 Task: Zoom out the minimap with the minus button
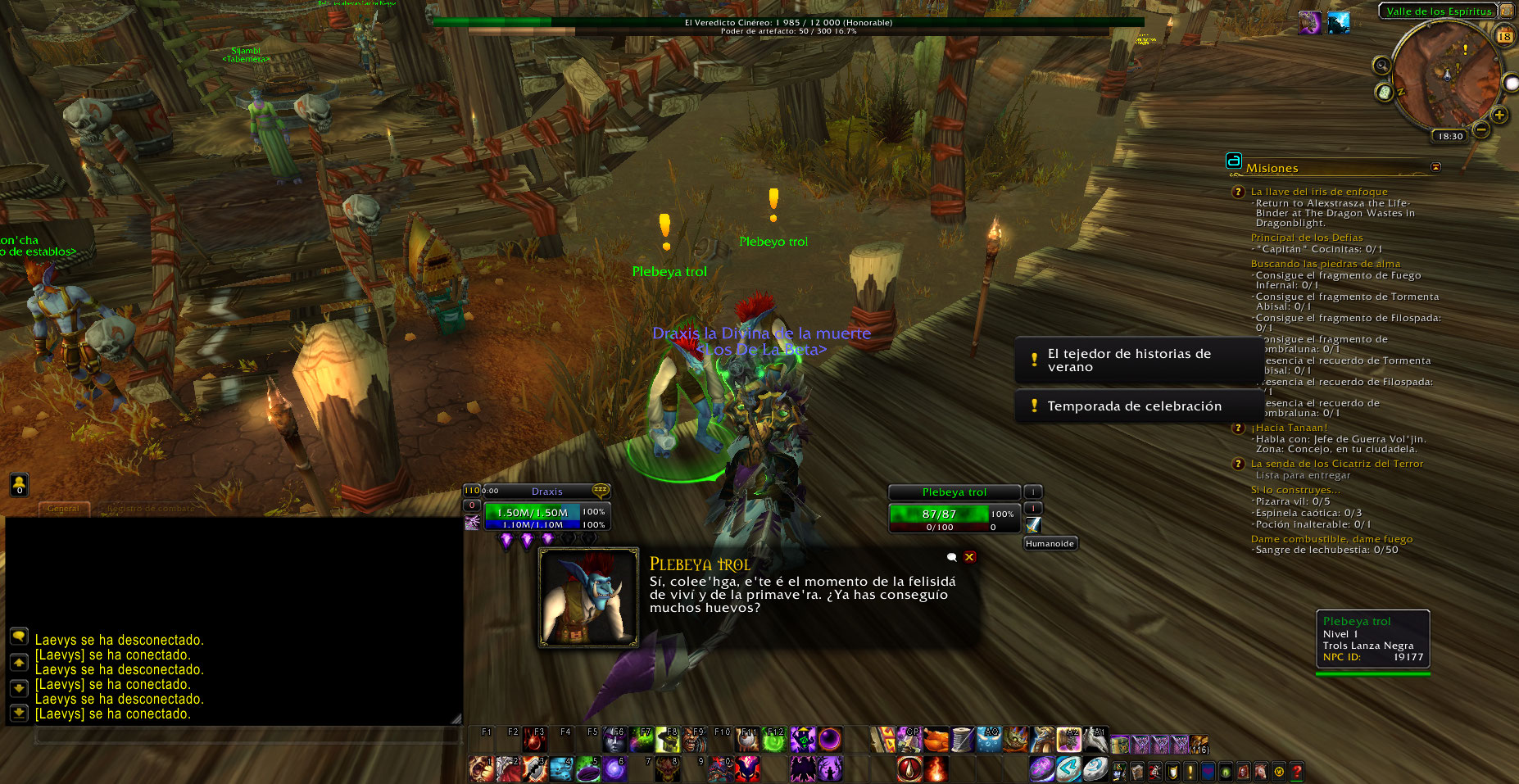pos(1481,129)
